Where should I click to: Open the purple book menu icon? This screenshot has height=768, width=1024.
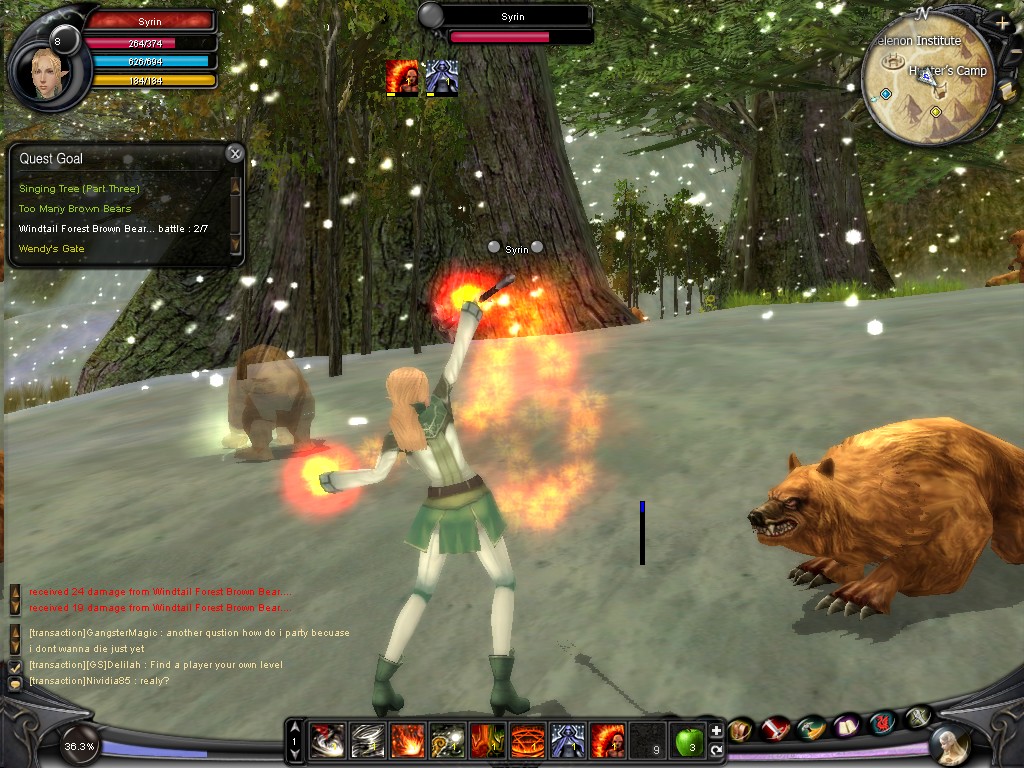point(848,725)
